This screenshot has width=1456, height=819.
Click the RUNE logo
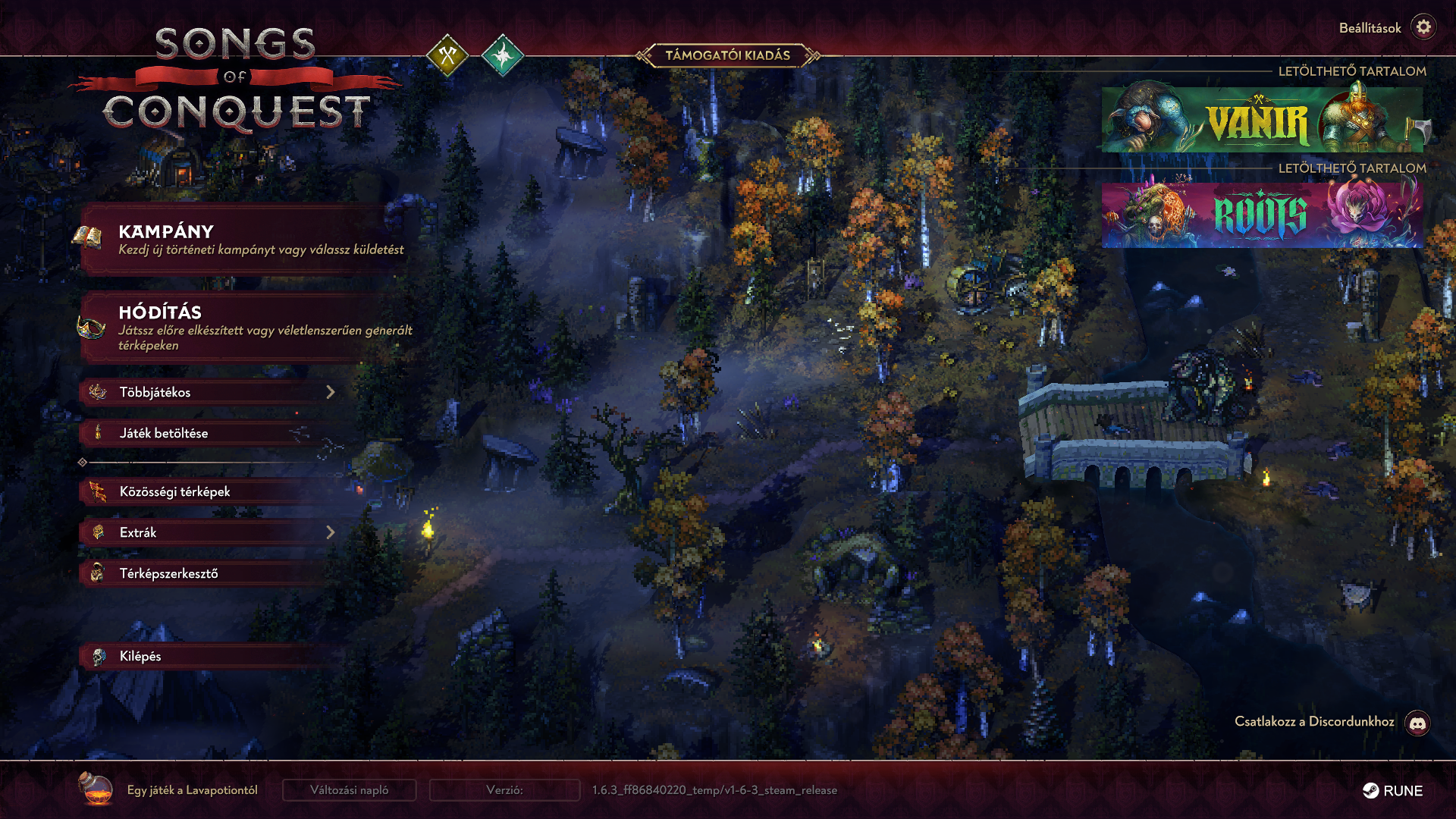tap(1392, 791)
